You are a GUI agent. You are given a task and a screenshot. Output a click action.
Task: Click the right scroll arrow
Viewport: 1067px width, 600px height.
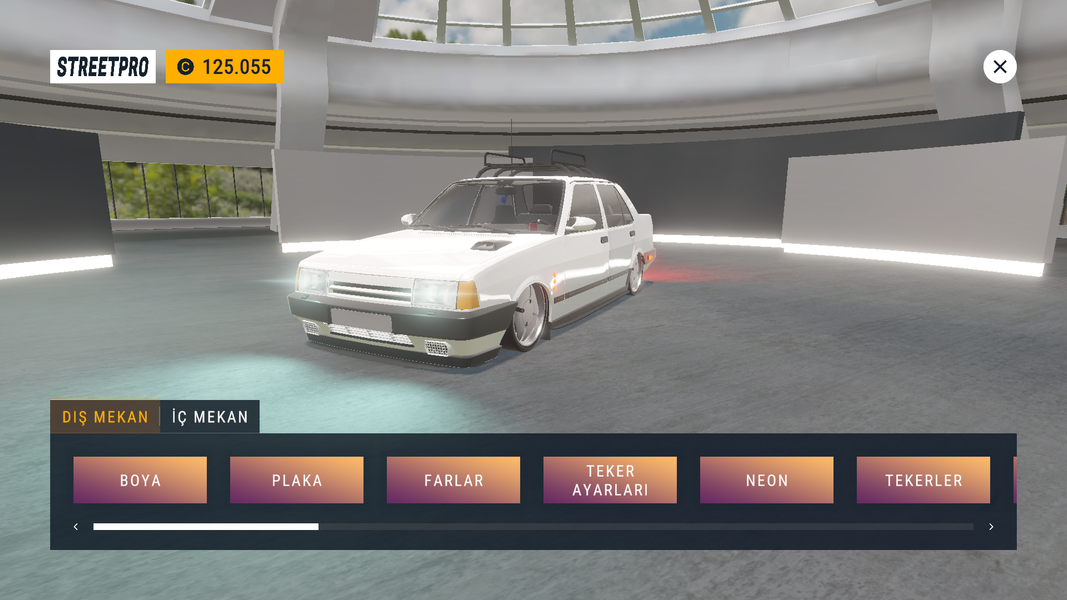[x=991, y=527]
